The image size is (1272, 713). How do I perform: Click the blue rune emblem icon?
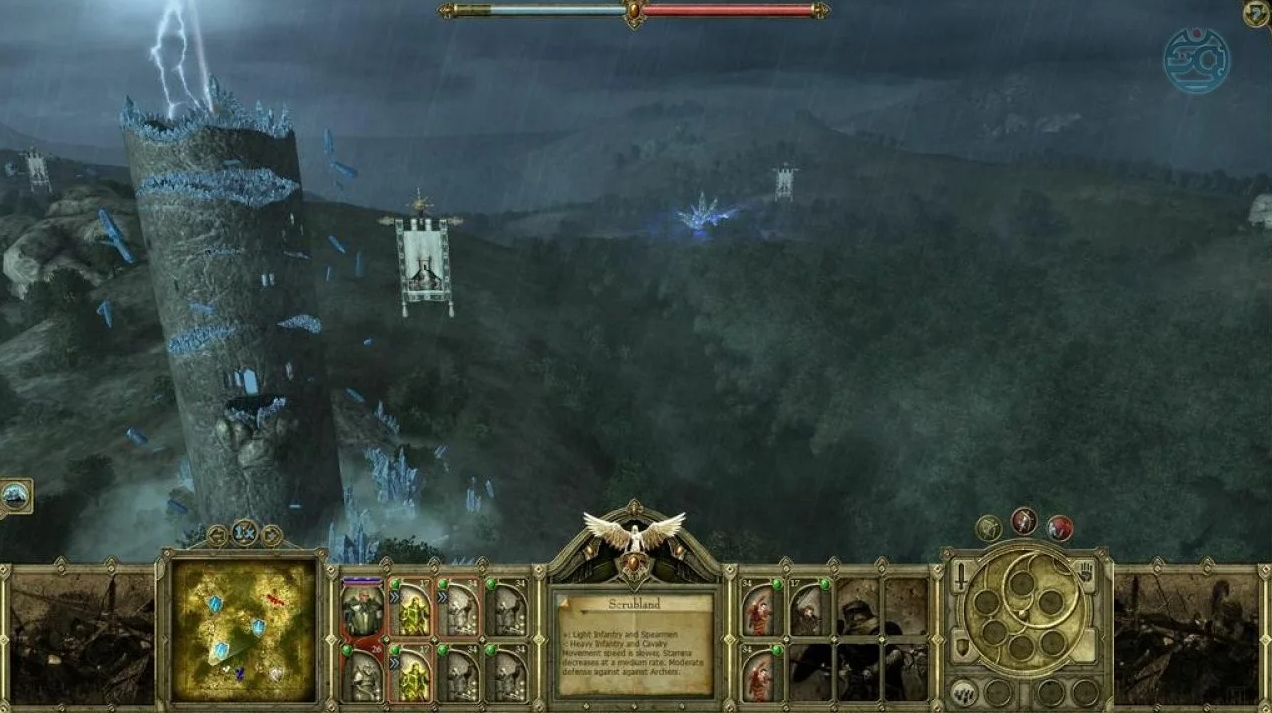(1196, 60)
